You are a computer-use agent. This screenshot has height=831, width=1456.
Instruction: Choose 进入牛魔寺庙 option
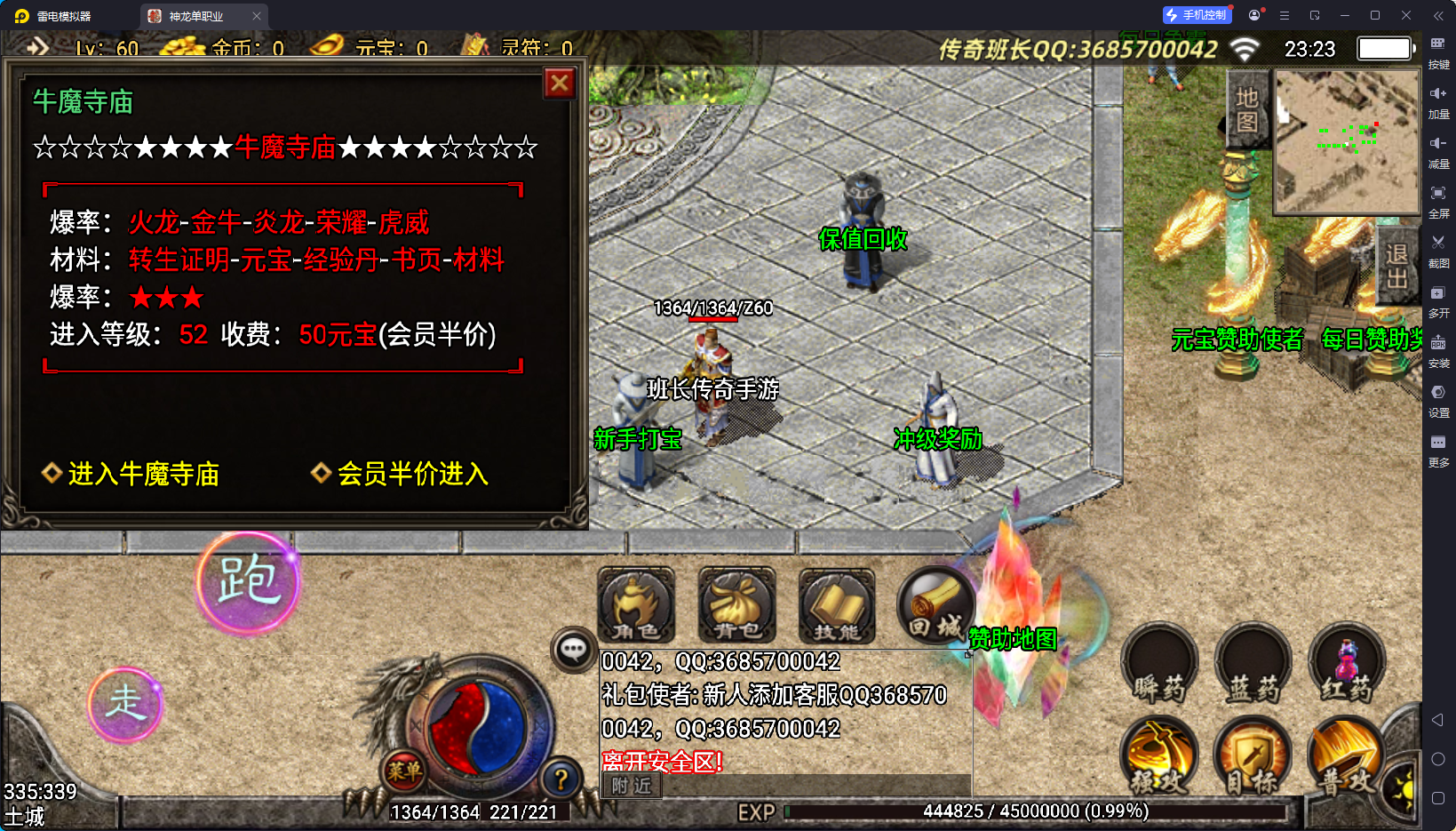pos(143,474)
